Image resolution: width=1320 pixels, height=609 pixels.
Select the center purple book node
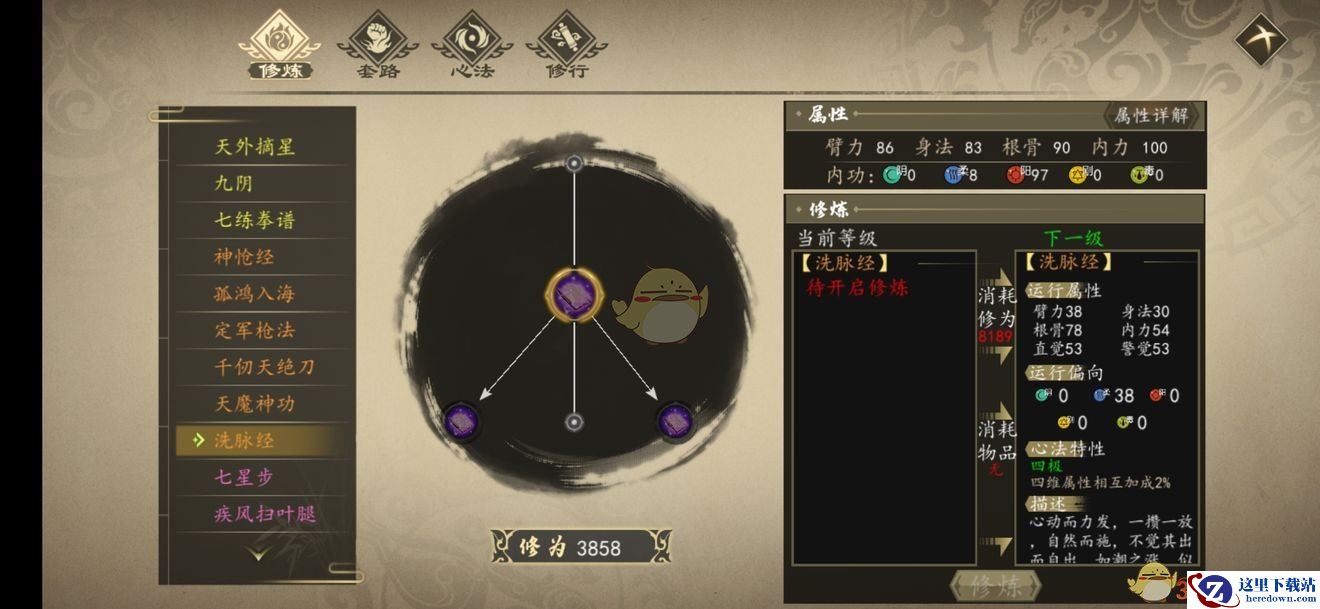(x=575, y=294)
